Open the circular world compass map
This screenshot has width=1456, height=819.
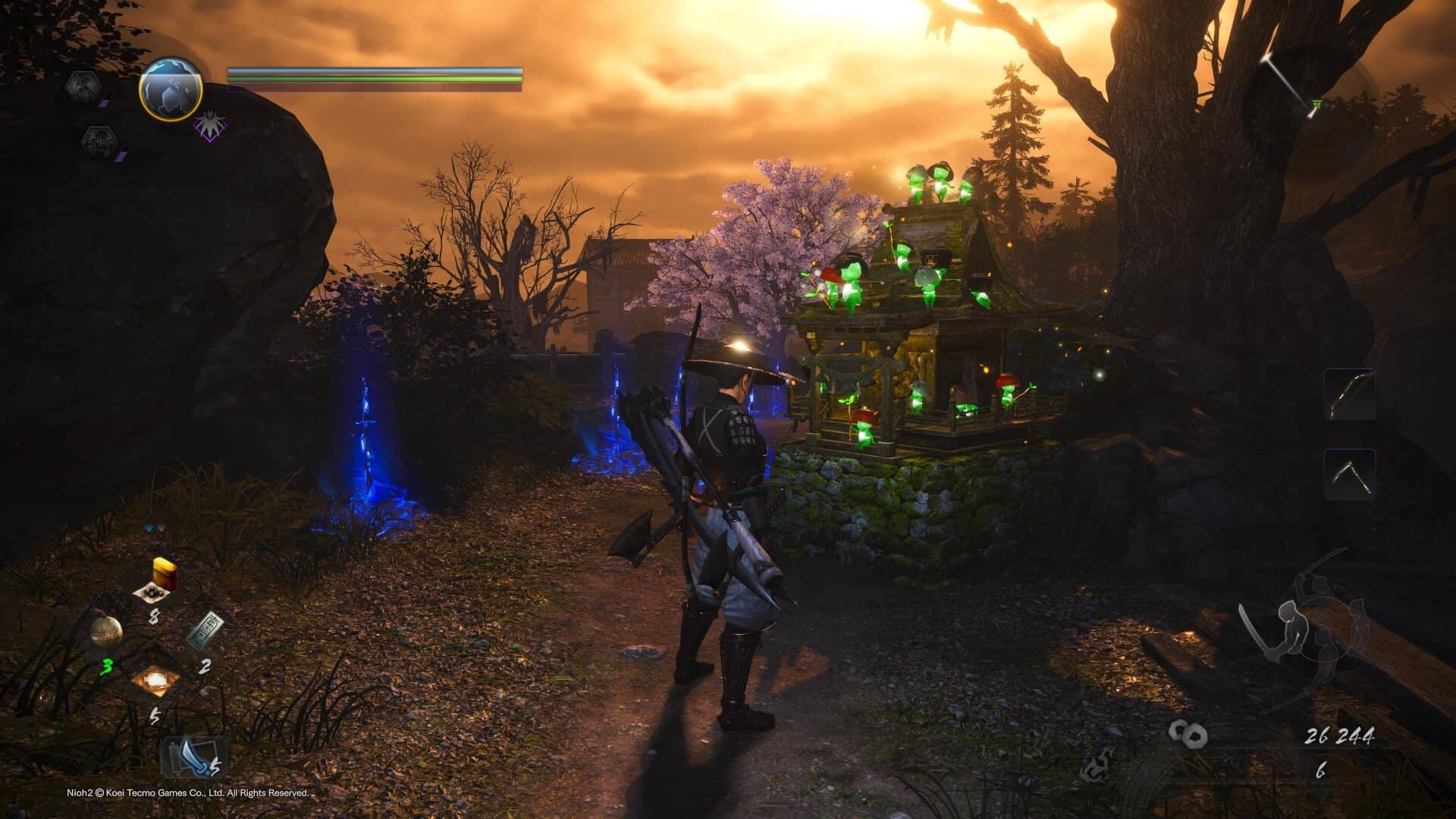(x=171, y=88)
